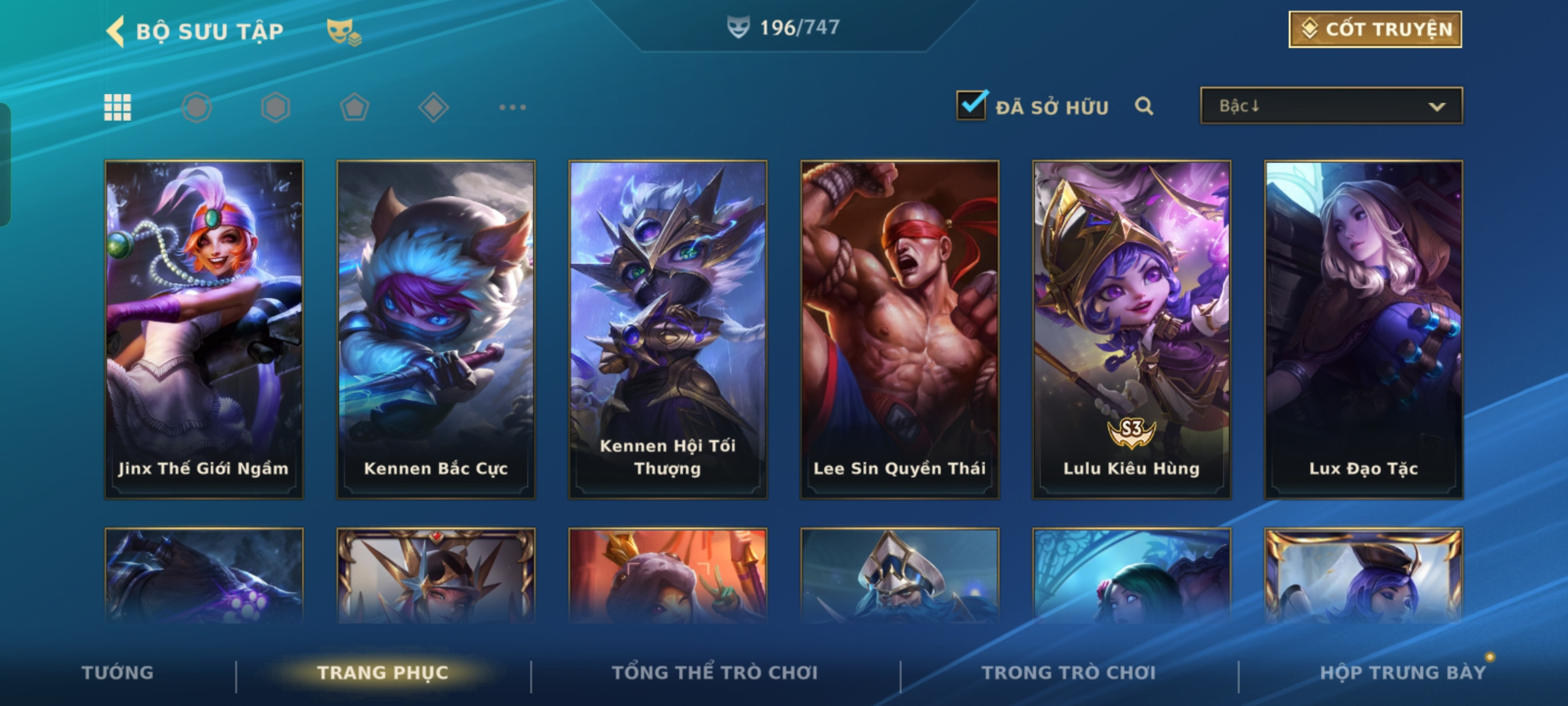
Task: Pick Lee Sin Quyền Thái skin
Action: click(x=900, y=329)
